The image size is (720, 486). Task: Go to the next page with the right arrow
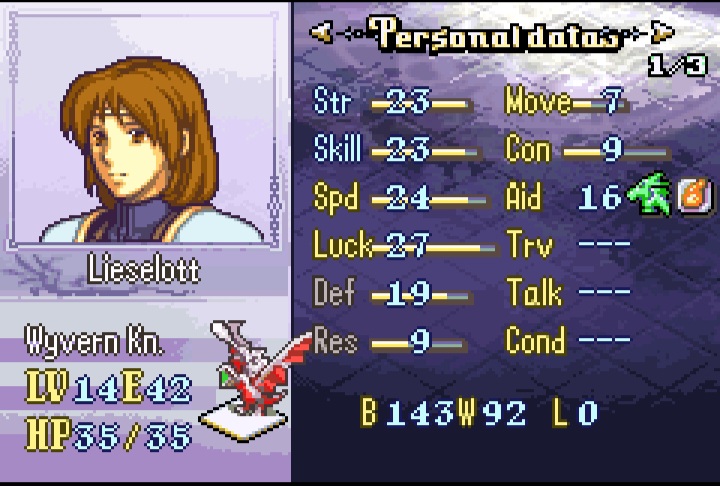[x=661, y=33]
